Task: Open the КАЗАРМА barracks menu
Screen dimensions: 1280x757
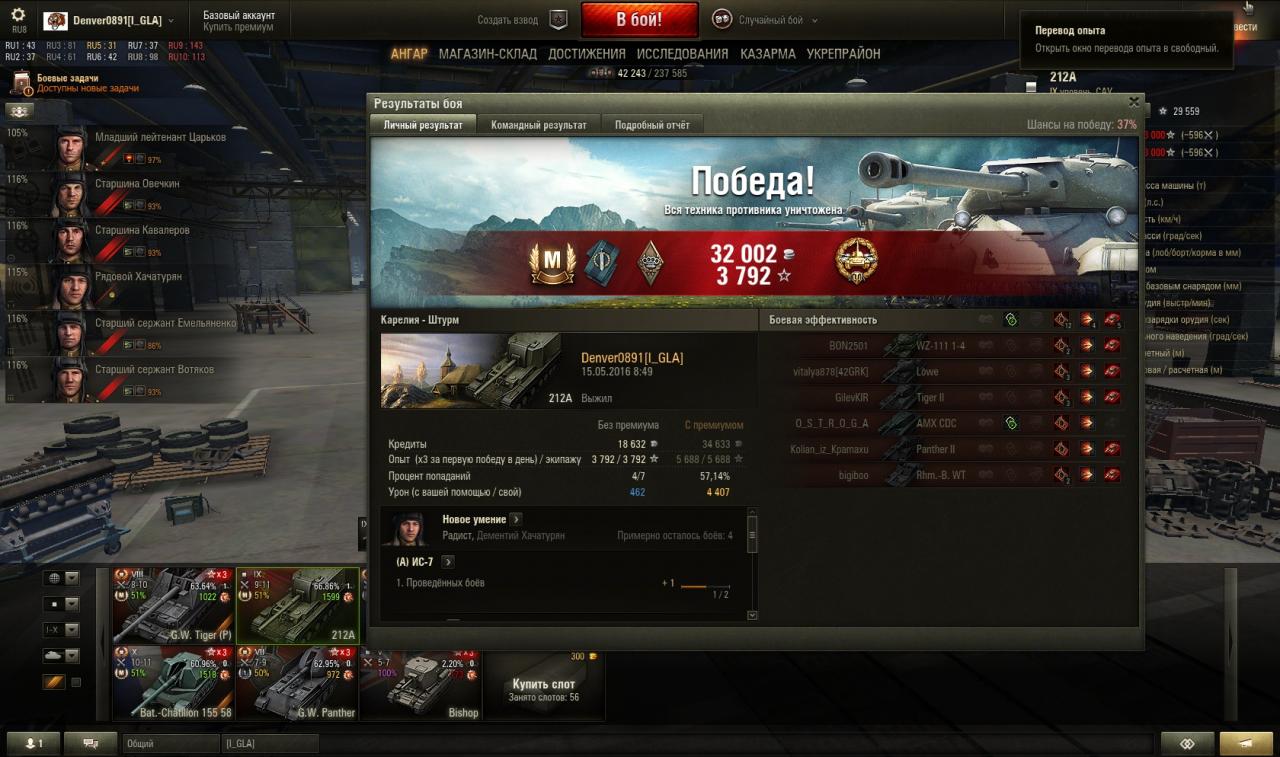Action: [x=768, y=54]
